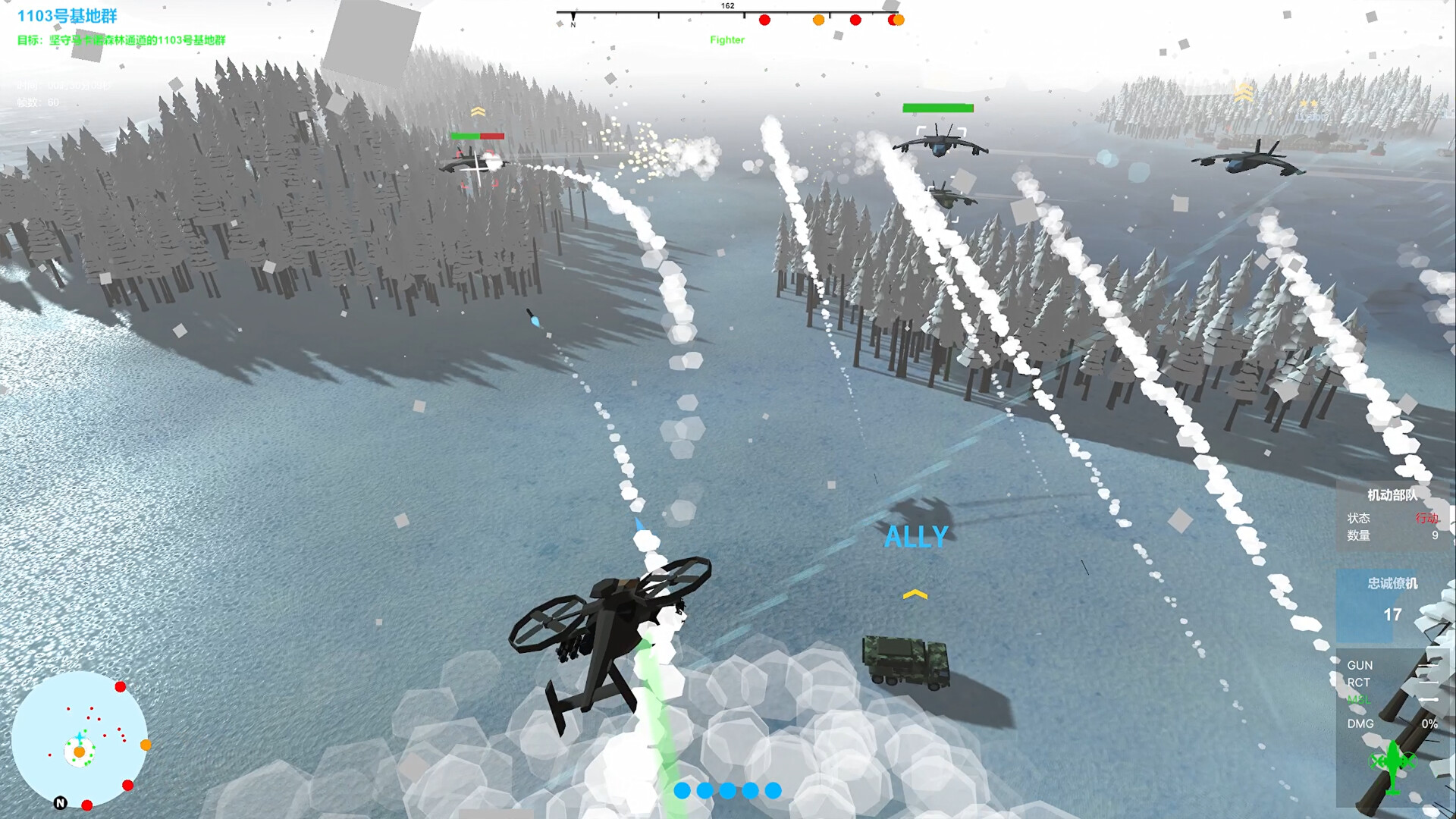The width and height of the screenshot is (1456, 819).
Task: Activate the RCT weapon mode
Action: coord(1359,682)
